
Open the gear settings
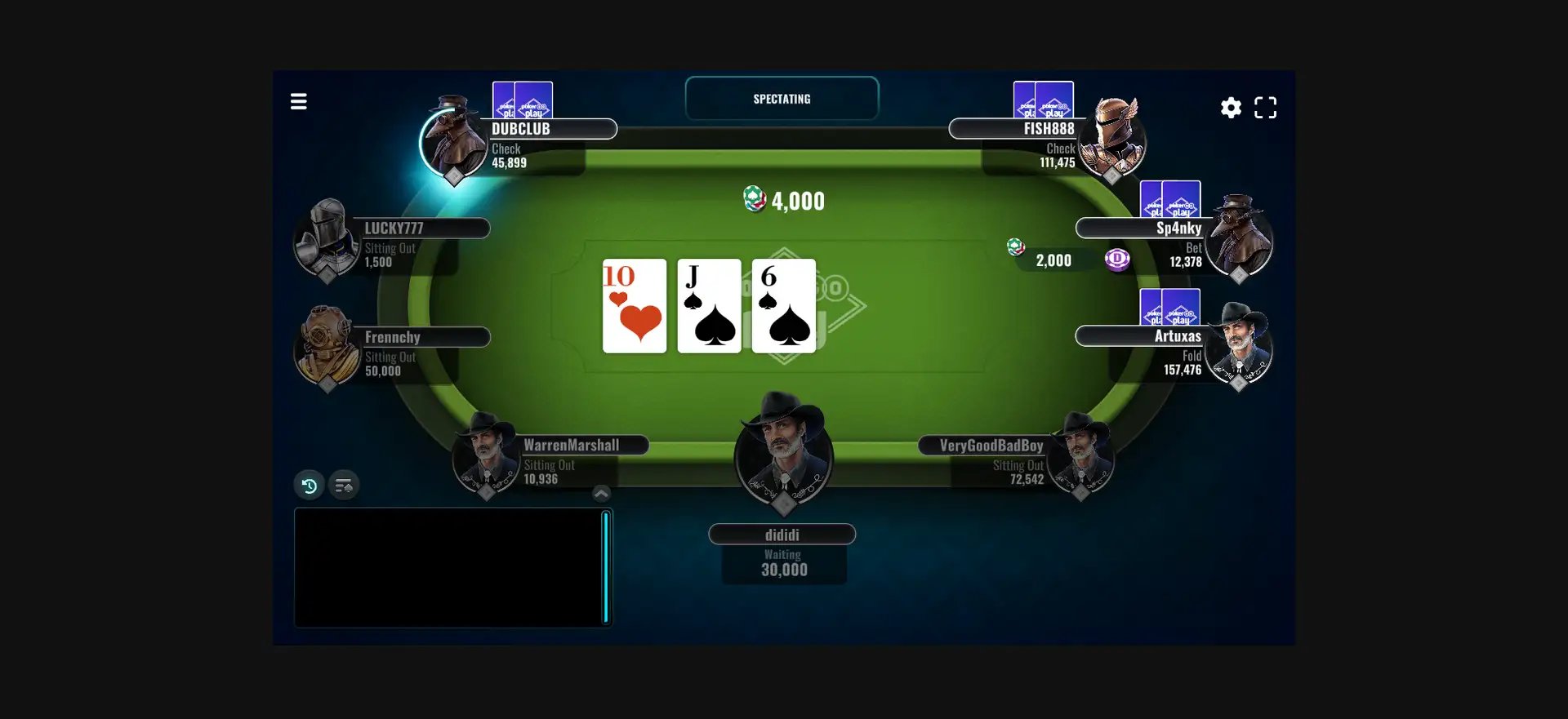tap(1231, 108)
